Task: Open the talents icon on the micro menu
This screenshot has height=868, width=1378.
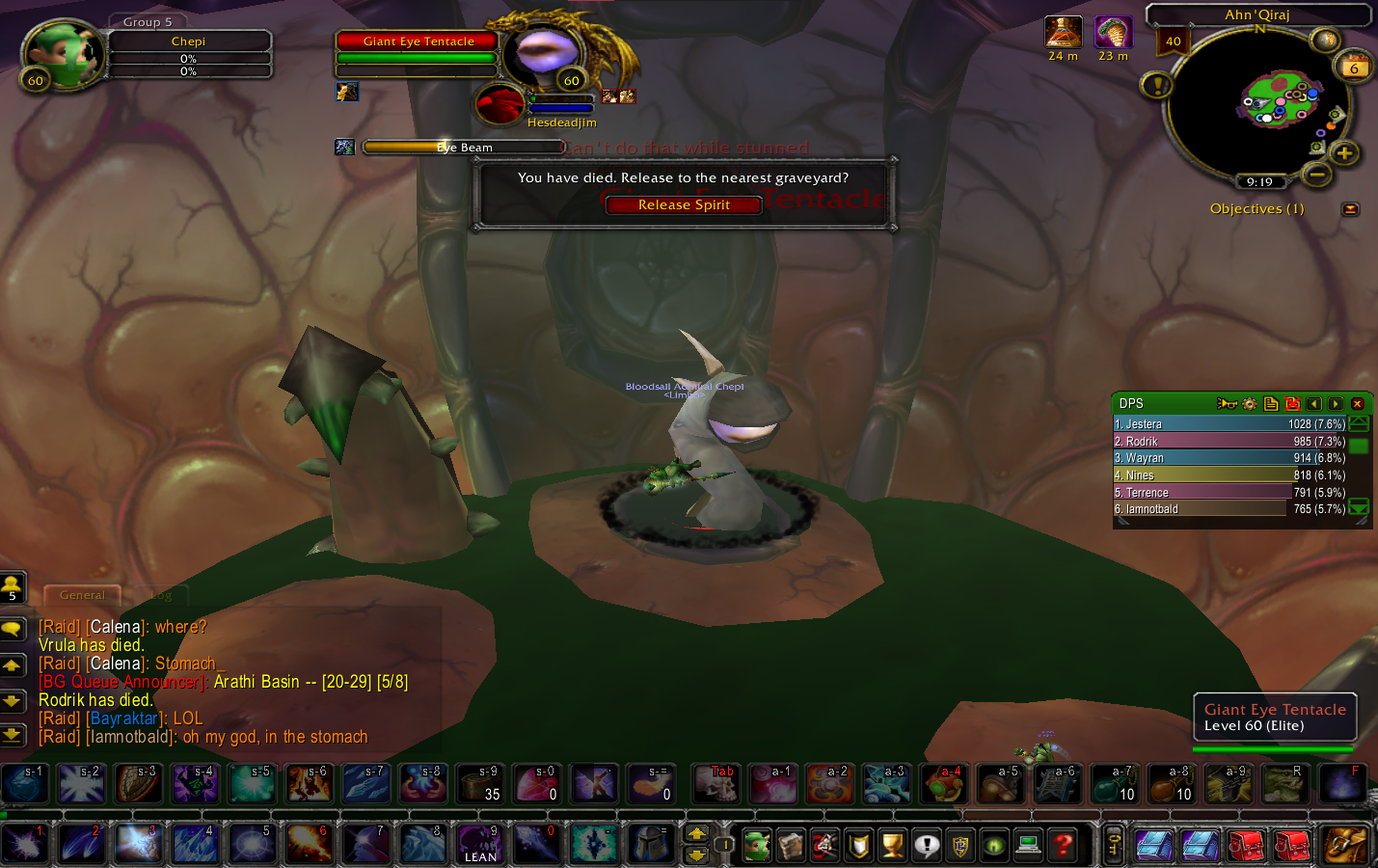Action: pyautogui.click(x=826, y=845)
